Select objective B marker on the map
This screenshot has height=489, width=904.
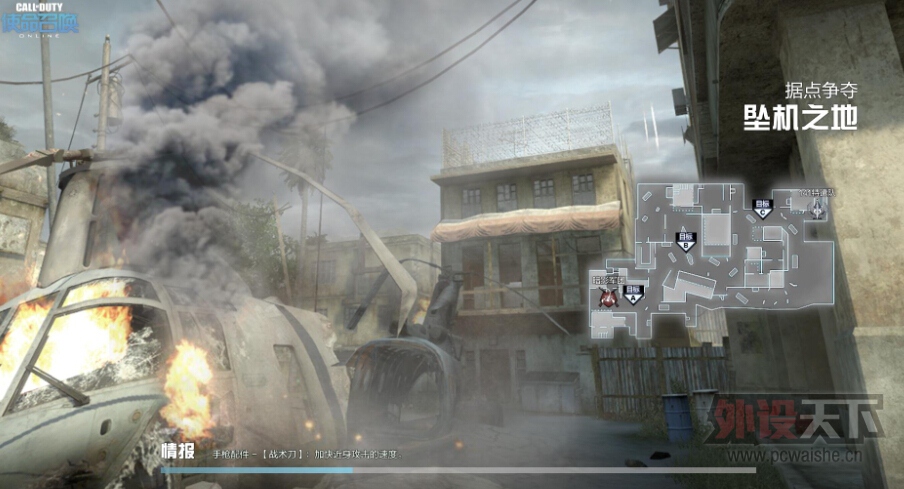pos(685,241)
